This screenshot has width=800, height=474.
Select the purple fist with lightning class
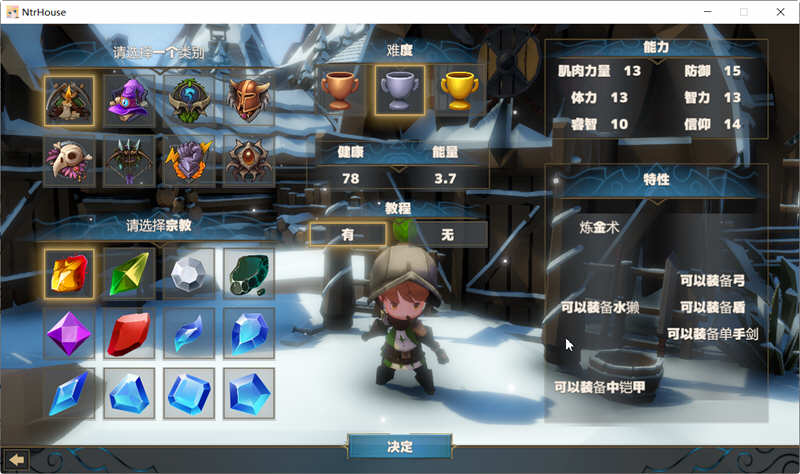click(188, 160)
